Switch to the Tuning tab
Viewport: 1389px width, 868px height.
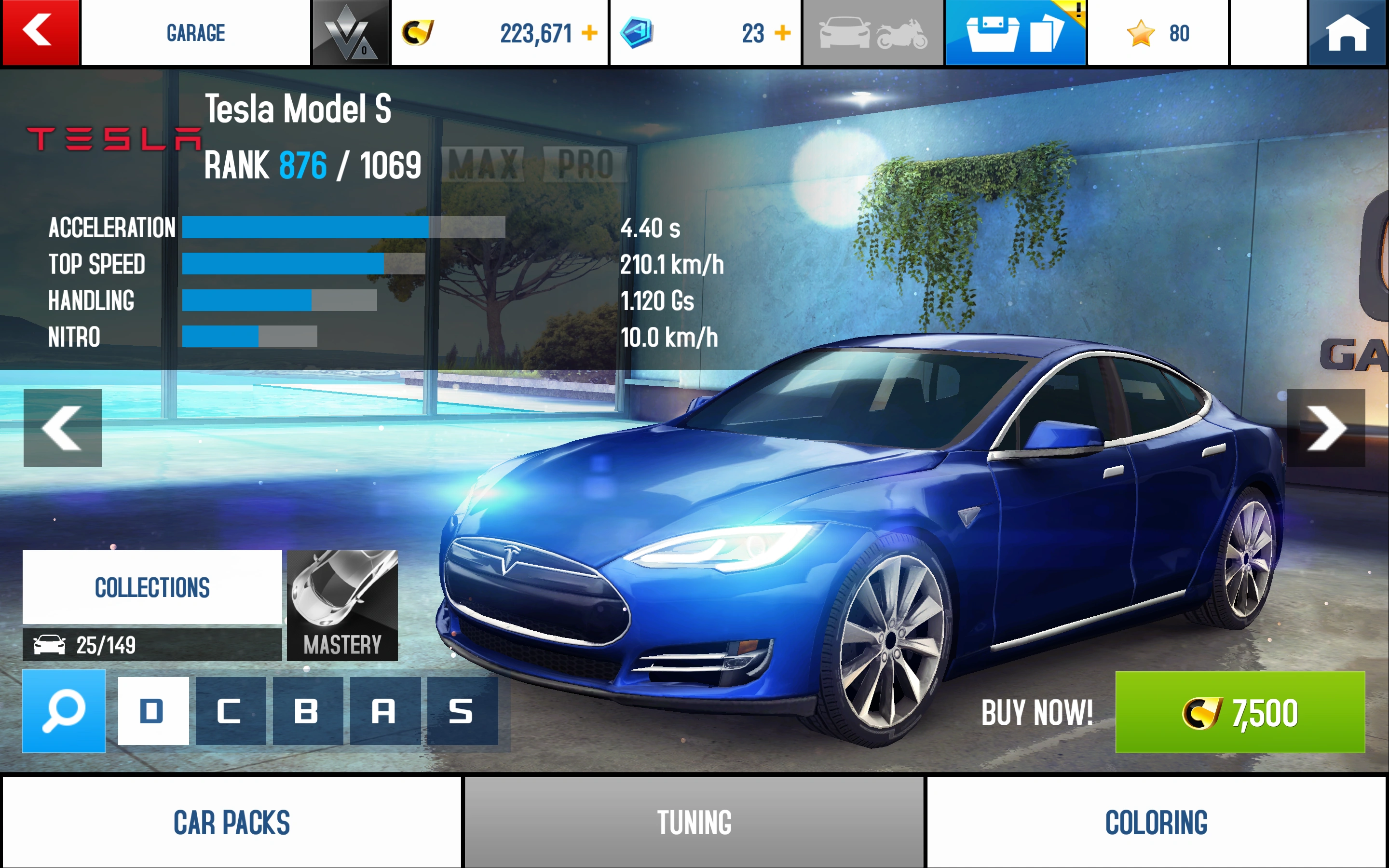(694, 822)
